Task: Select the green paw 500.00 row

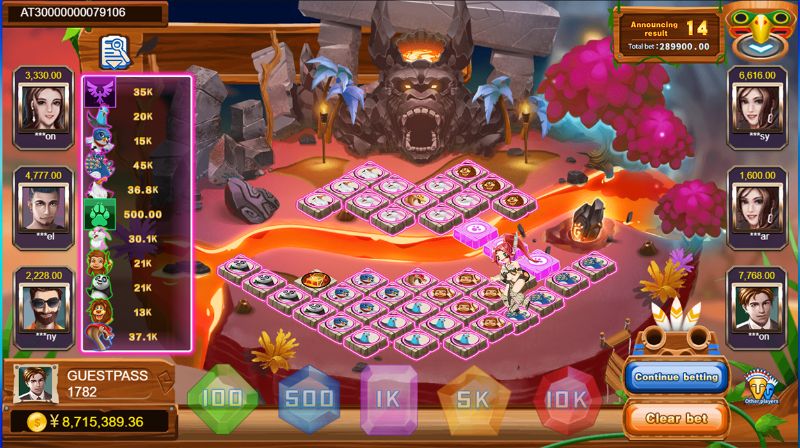Action: [137, 214]
